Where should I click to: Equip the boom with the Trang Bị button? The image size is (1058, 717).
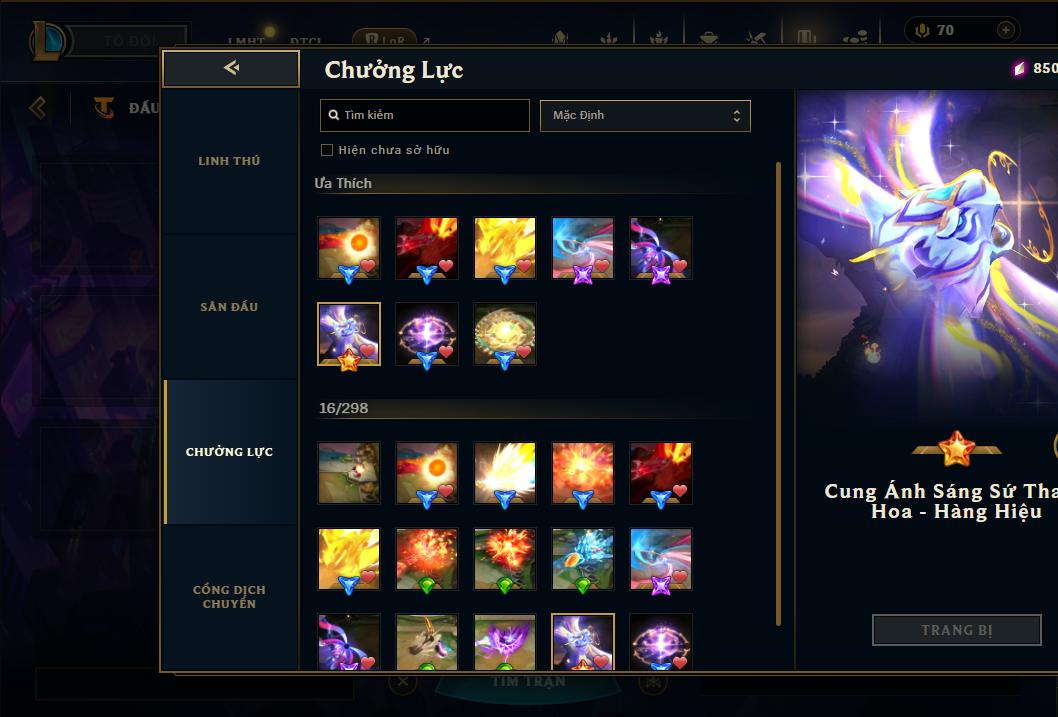(x=956, y=630)
